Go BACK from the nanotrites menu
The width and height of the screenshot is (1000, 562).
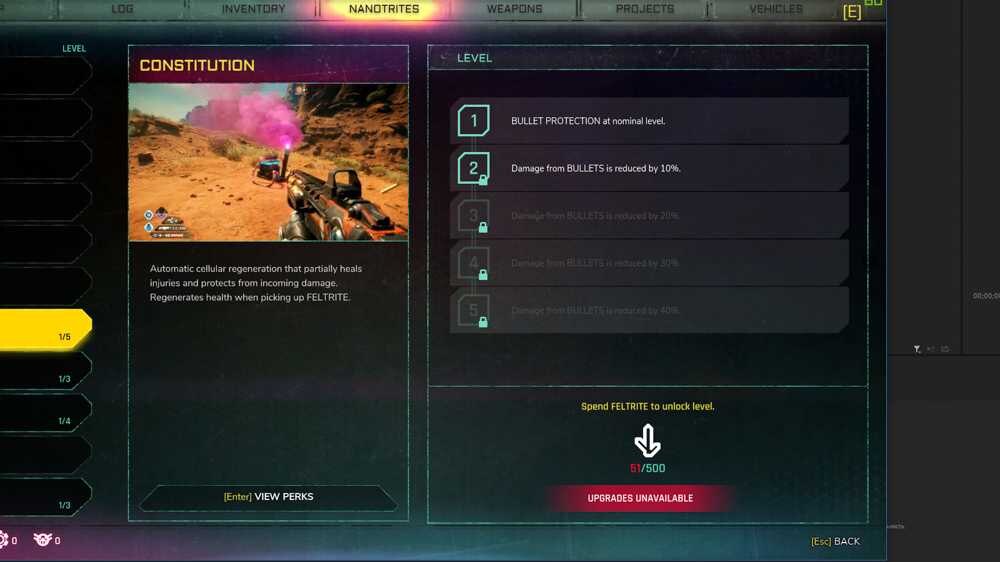tap(836, 541)
